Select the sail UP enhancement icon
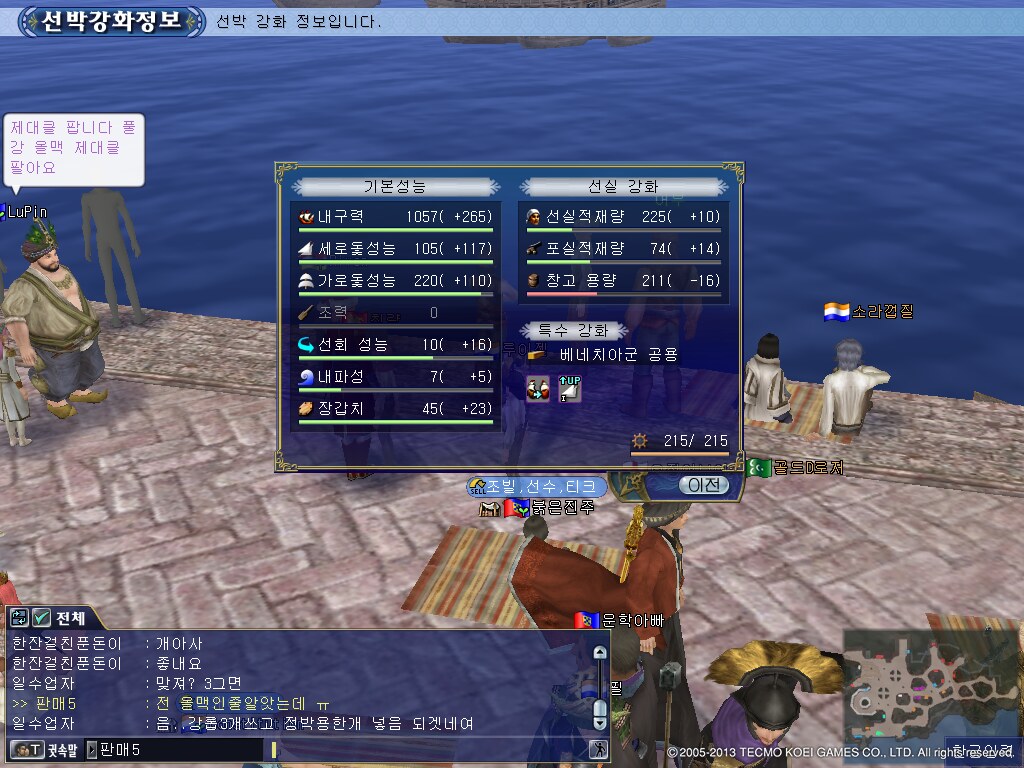This screenshot has height=768, width=1024. [569, 388]
